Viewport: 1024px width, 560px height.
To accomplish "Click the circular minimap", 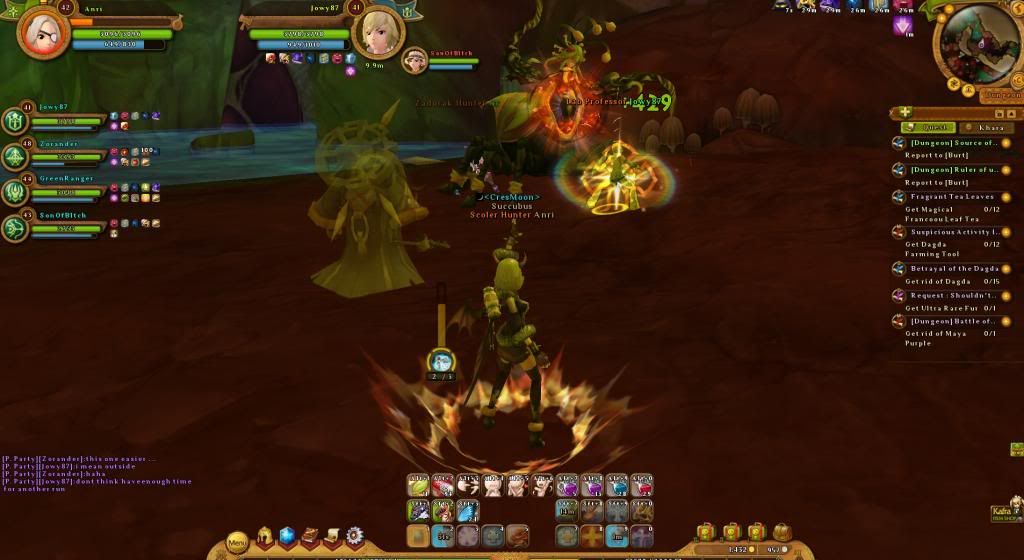I will [x=977, y=45].
